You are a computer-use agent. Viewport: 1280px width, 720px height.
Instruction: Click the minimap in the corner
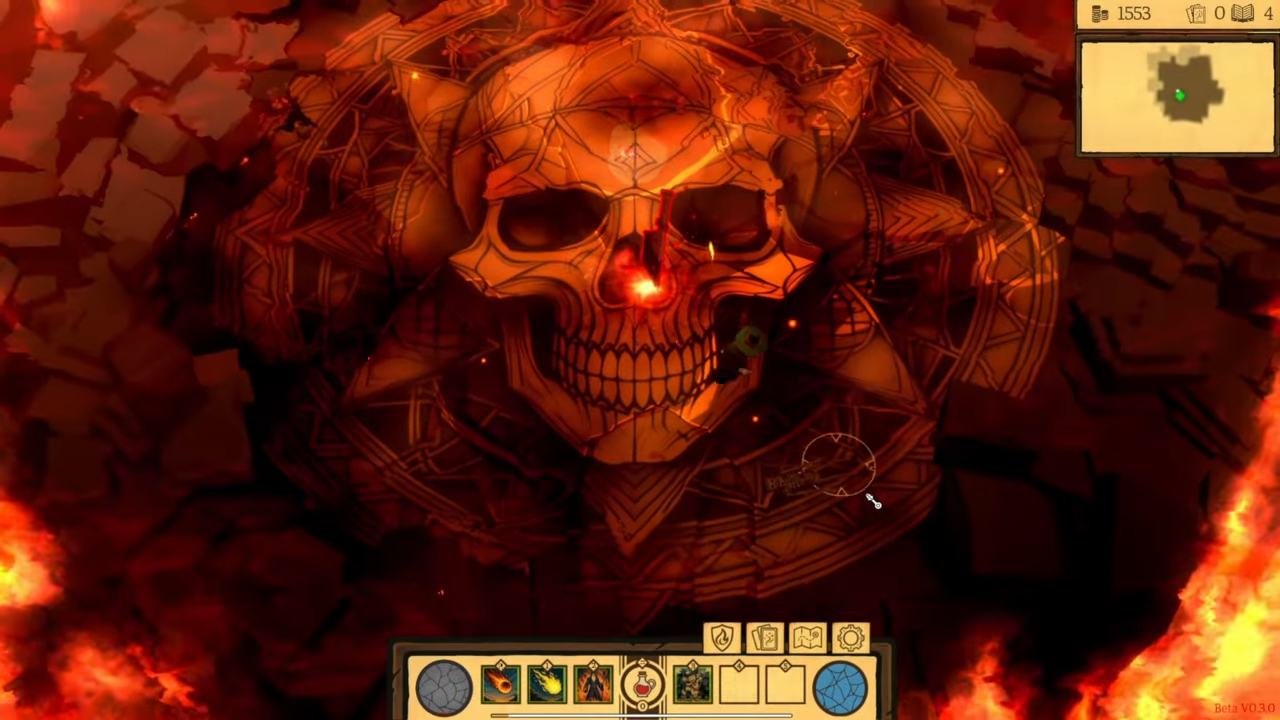[x=1176, y=96]
